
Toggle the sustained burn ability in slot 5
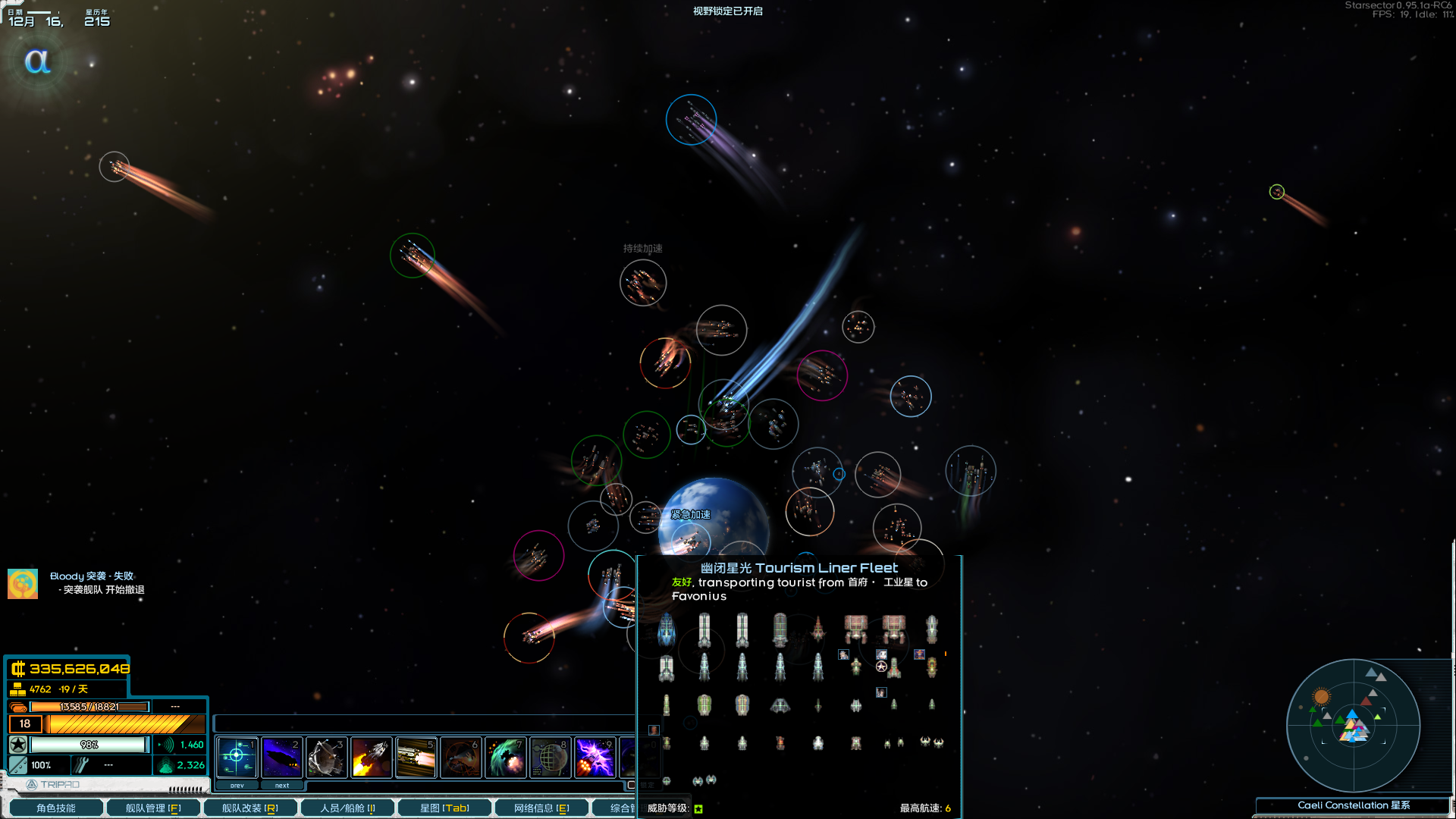pyautogui.click(x=416, y=756)
